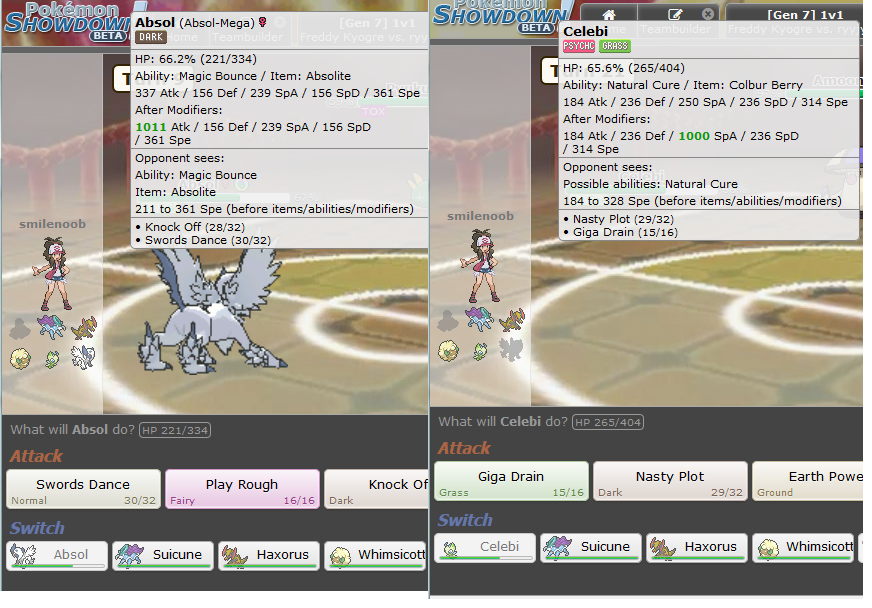Use the Swords Dance move
The height and width of the screenshot is (608, 872).
click(x=83, y=489)
